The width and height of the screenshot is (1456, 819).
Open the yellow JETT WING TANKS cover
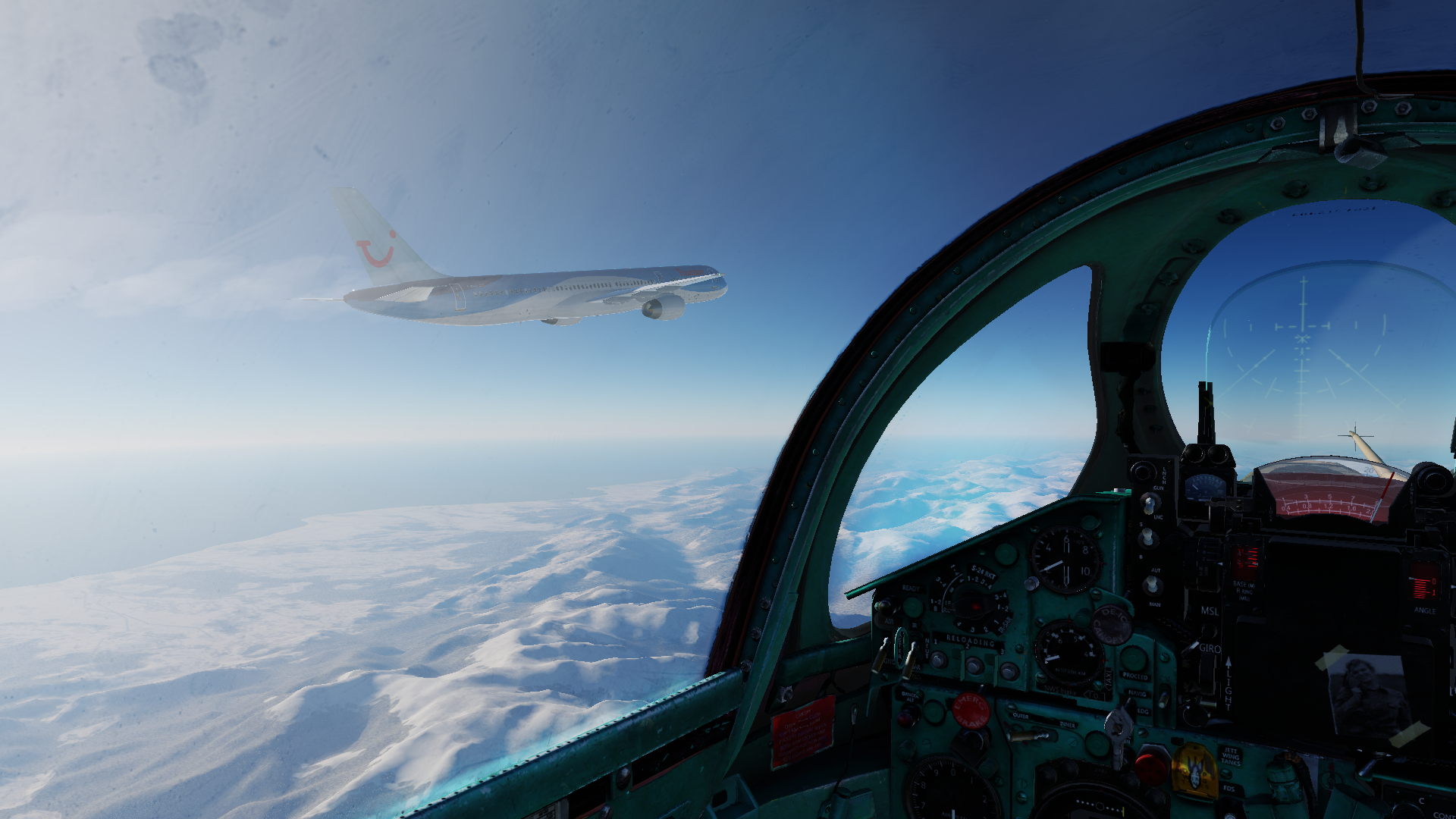click(x=1194, y=770)
